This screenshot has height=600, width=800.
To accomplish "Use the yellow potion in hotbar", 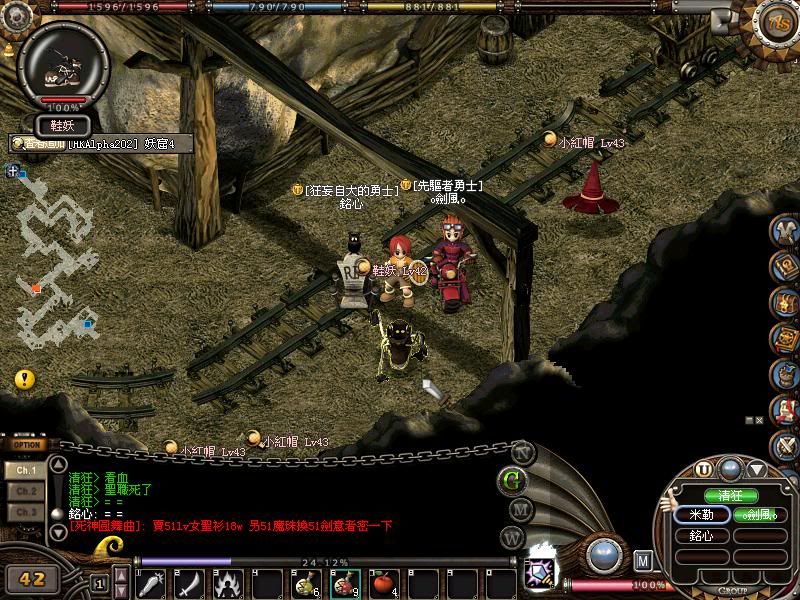I will pyautogui.click(x=305, y=583).
